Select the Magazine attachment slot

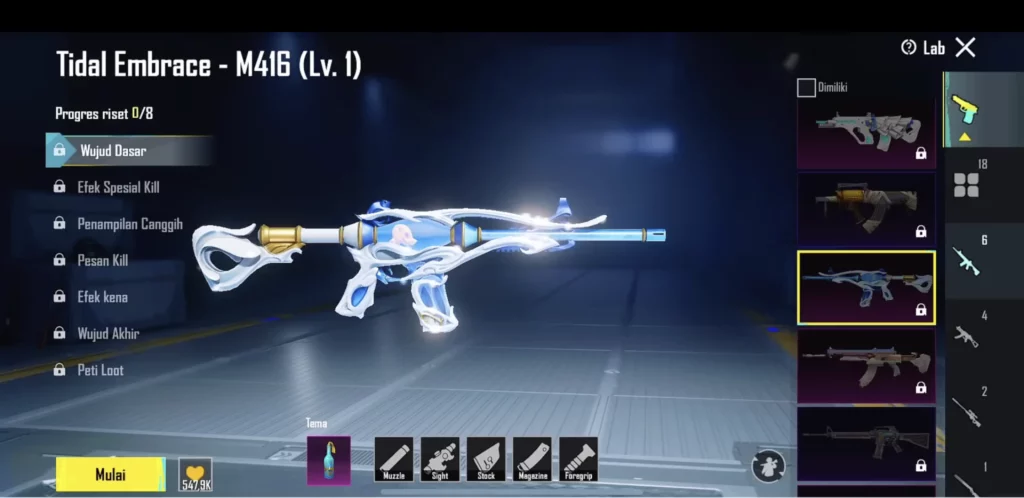[x=532, y=459]
